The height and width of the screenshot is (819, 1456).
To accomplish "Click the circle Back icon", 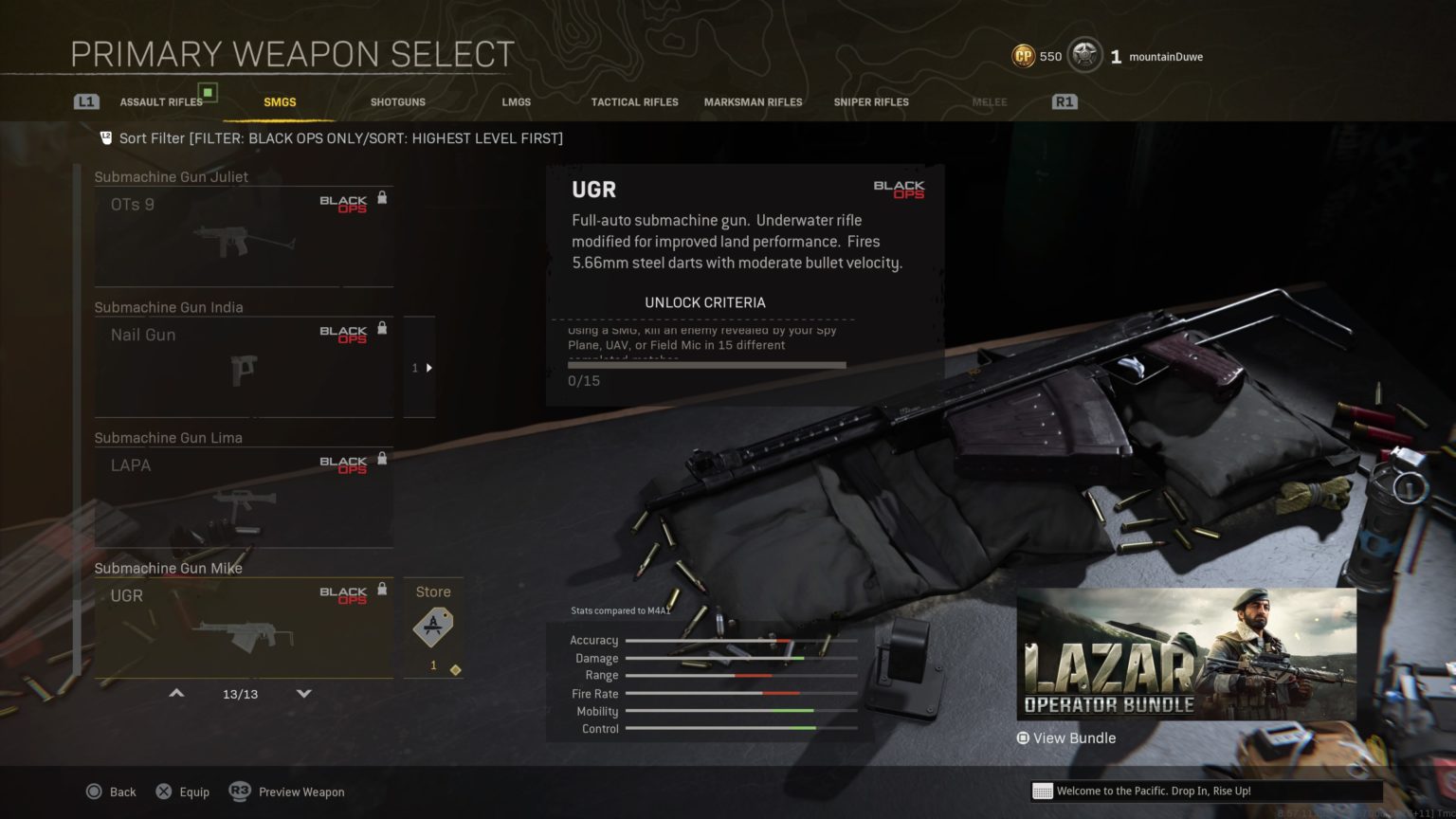I will (x=95, y=792).
